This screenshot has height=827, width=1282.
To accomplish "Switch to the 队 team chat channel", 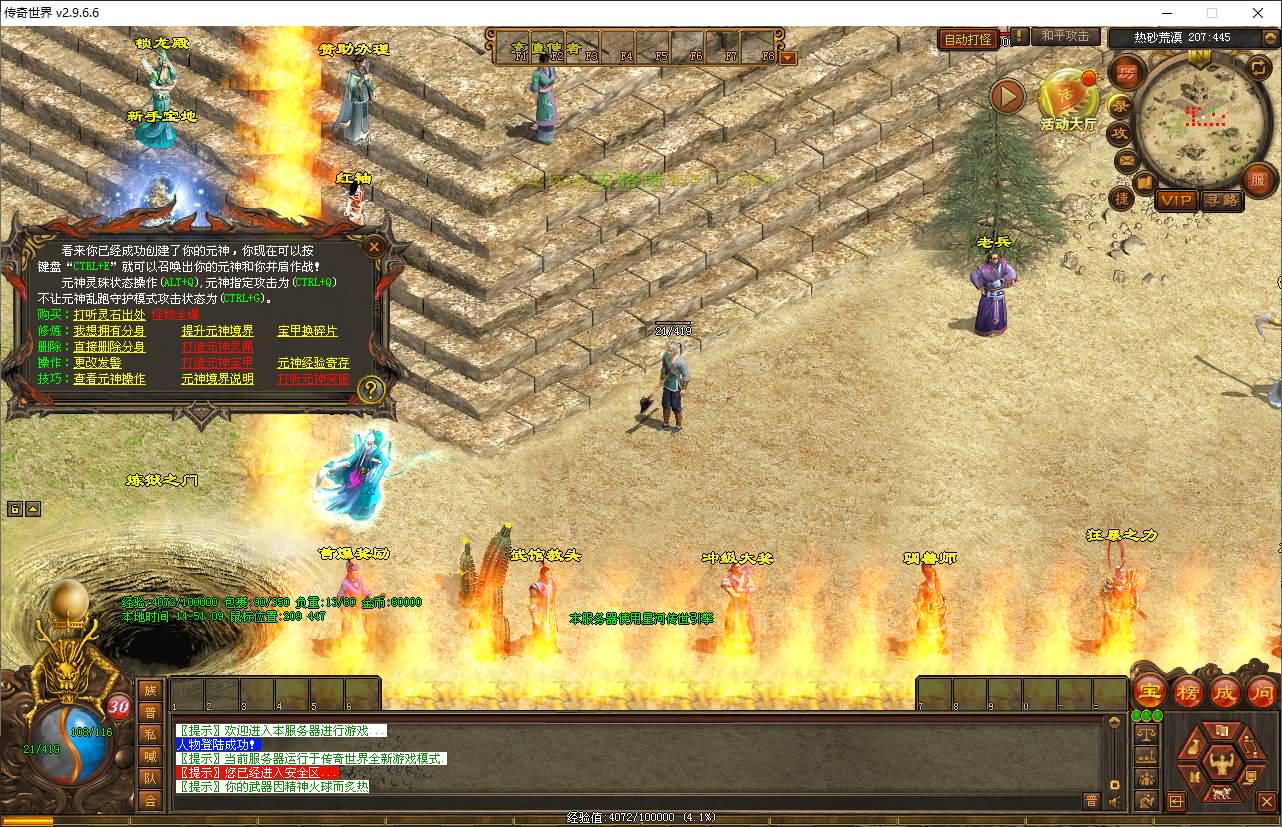I will click(x=150, y=779).
